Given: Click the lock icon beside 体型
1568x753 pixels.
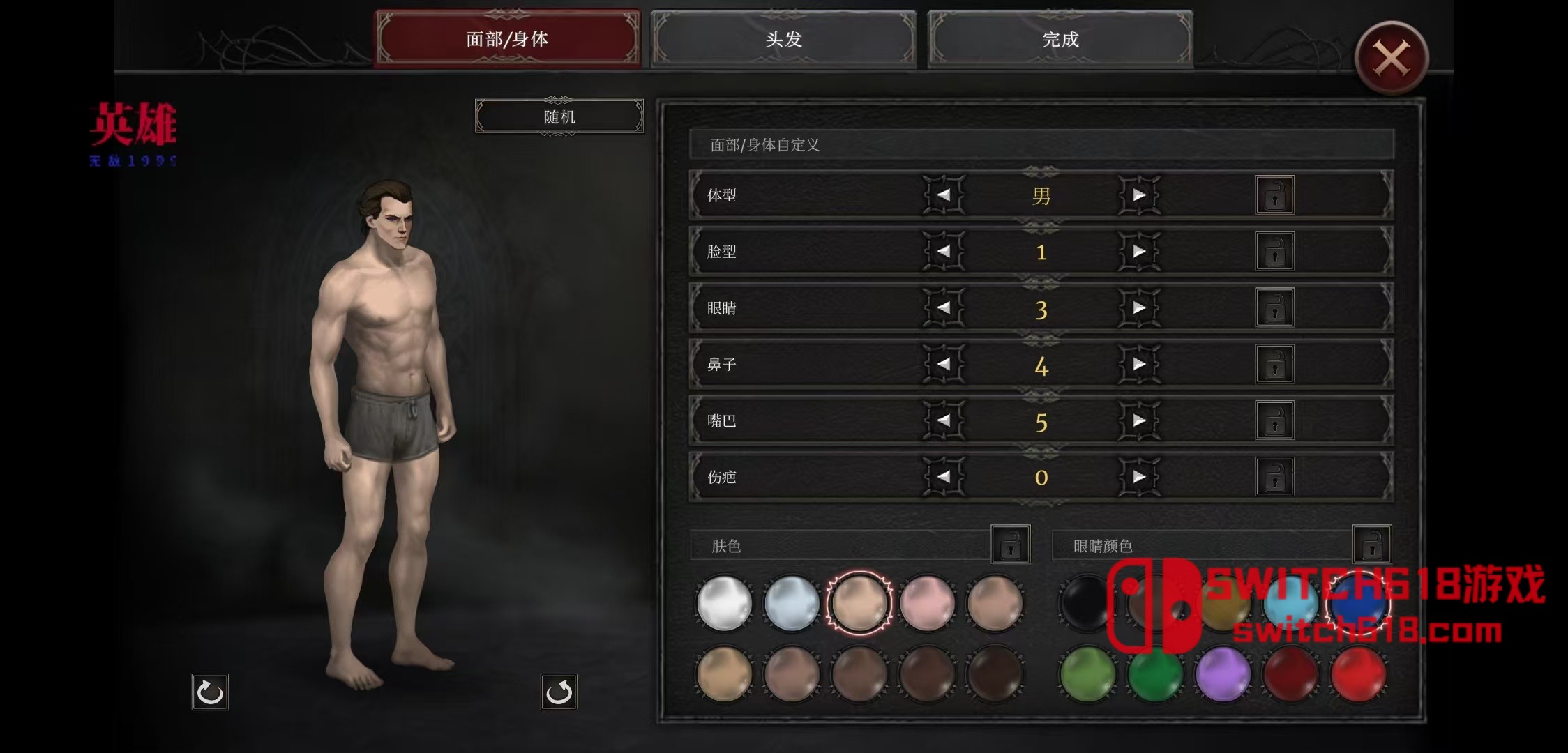Looking at the screenshot, I should tap(1274, 195).
